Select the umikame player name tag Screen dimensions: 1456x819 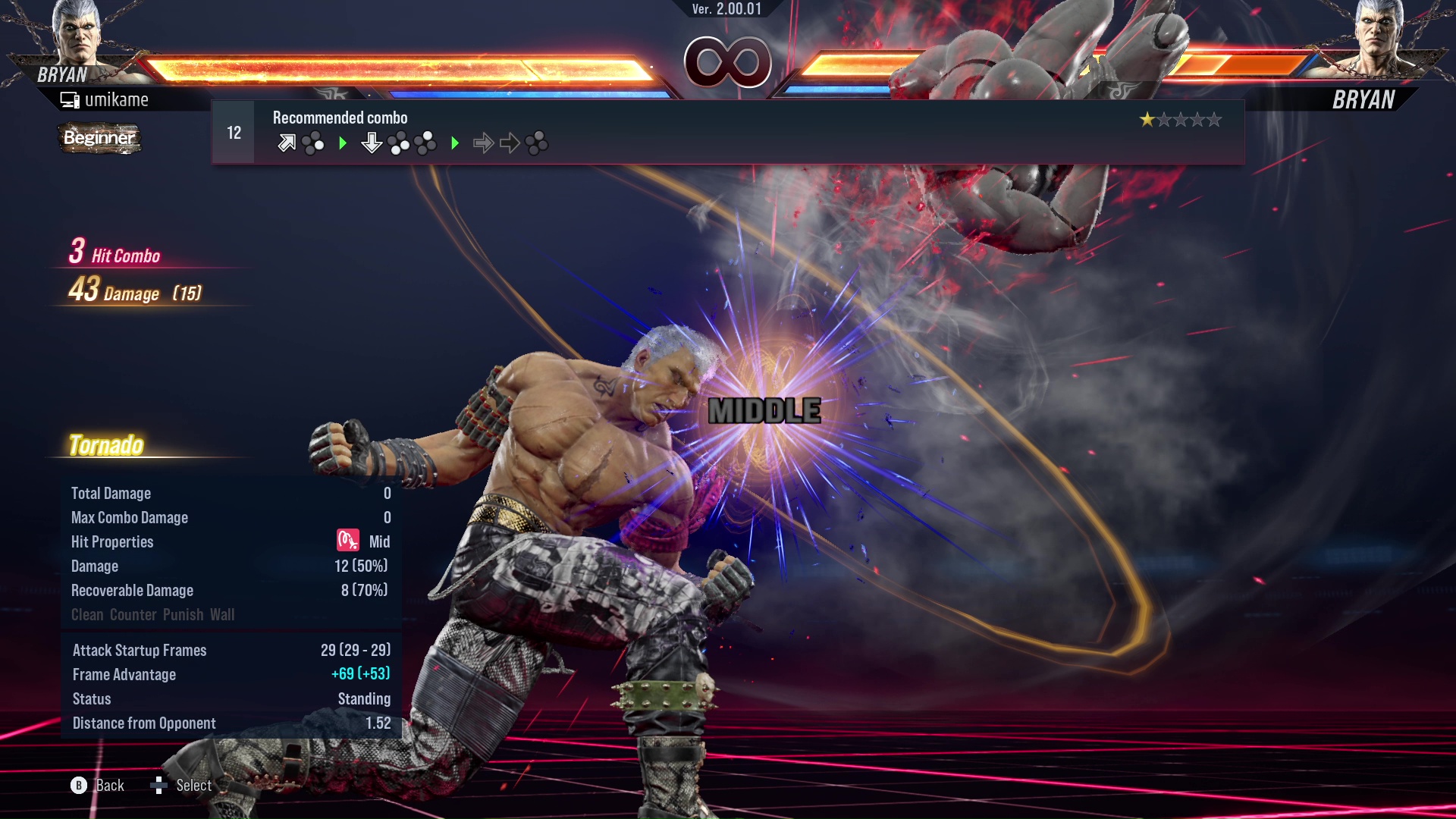coord(106,100)
